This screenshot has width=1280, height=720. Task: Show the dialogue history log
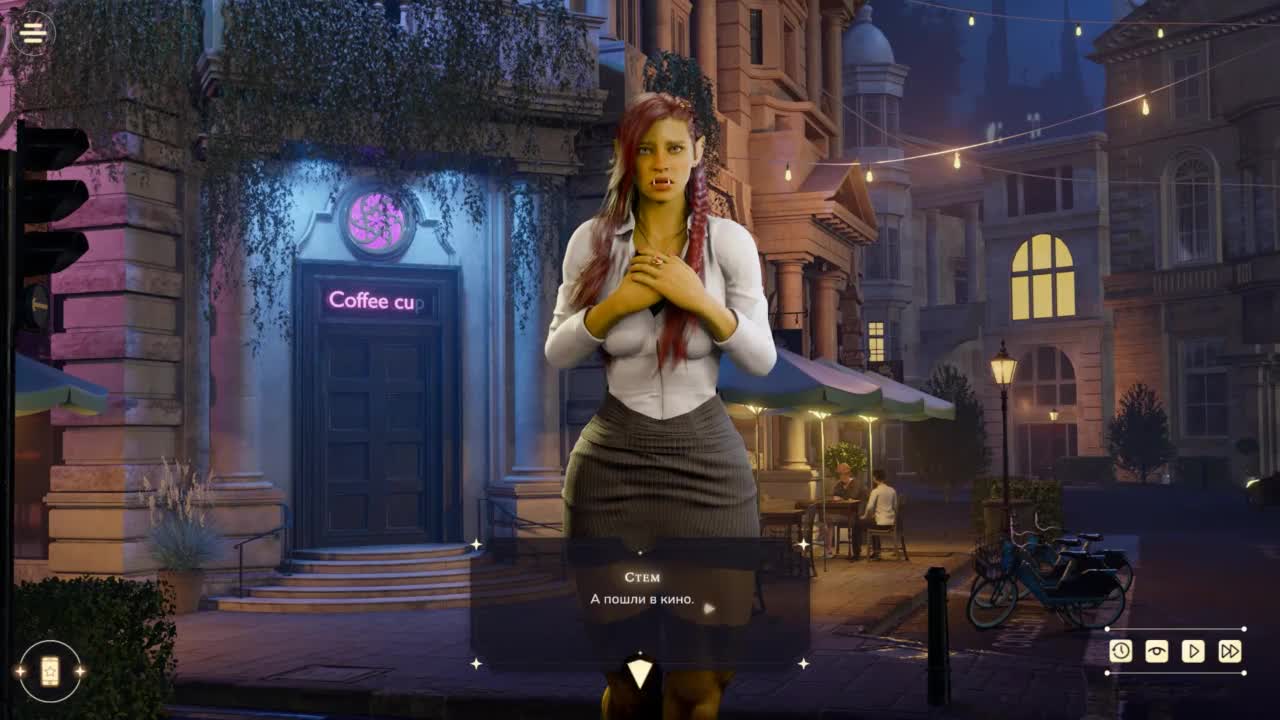(1121, 651)
